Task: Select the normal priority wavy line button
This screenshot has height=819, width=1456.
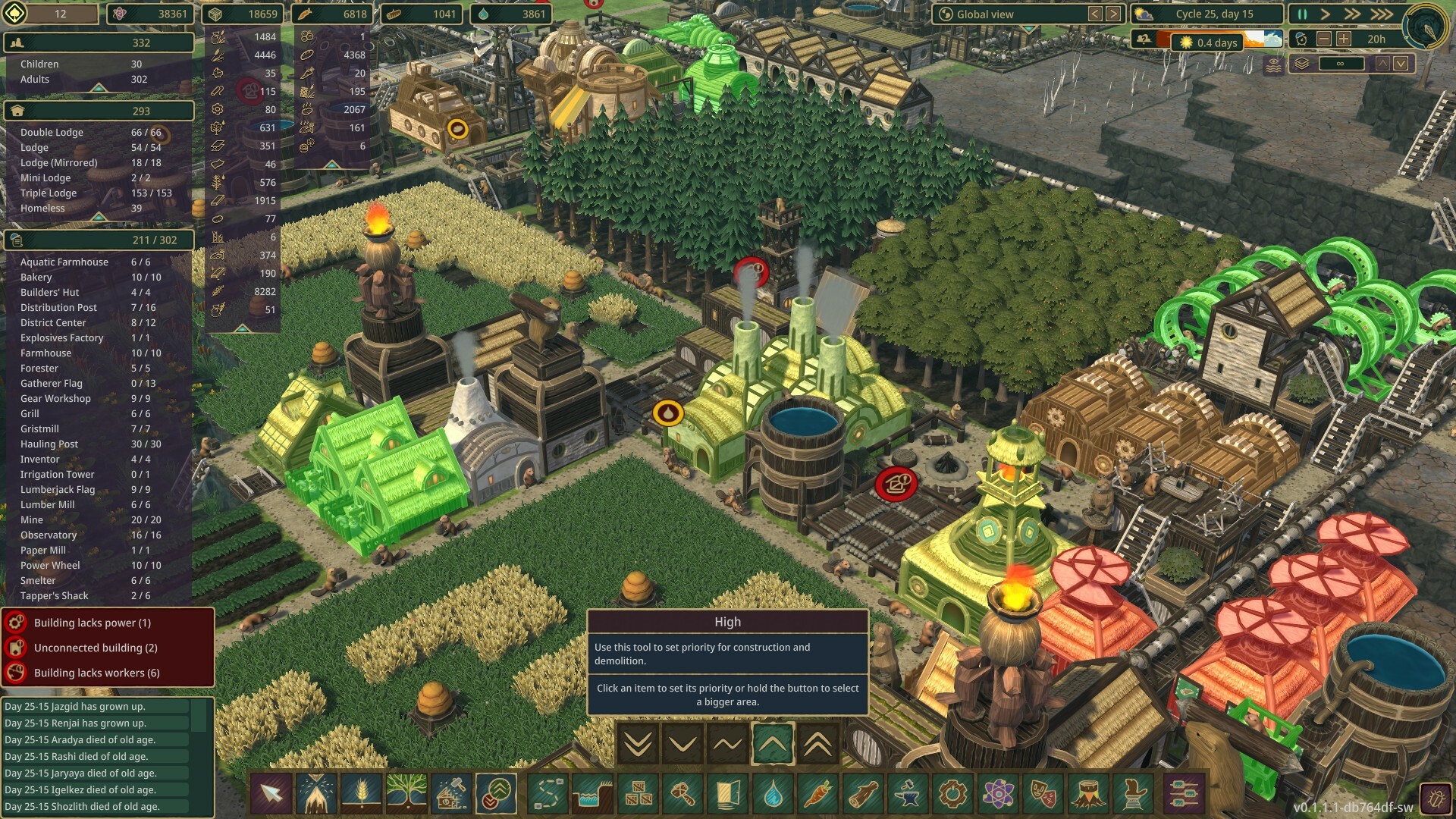Action: (727, 745)
